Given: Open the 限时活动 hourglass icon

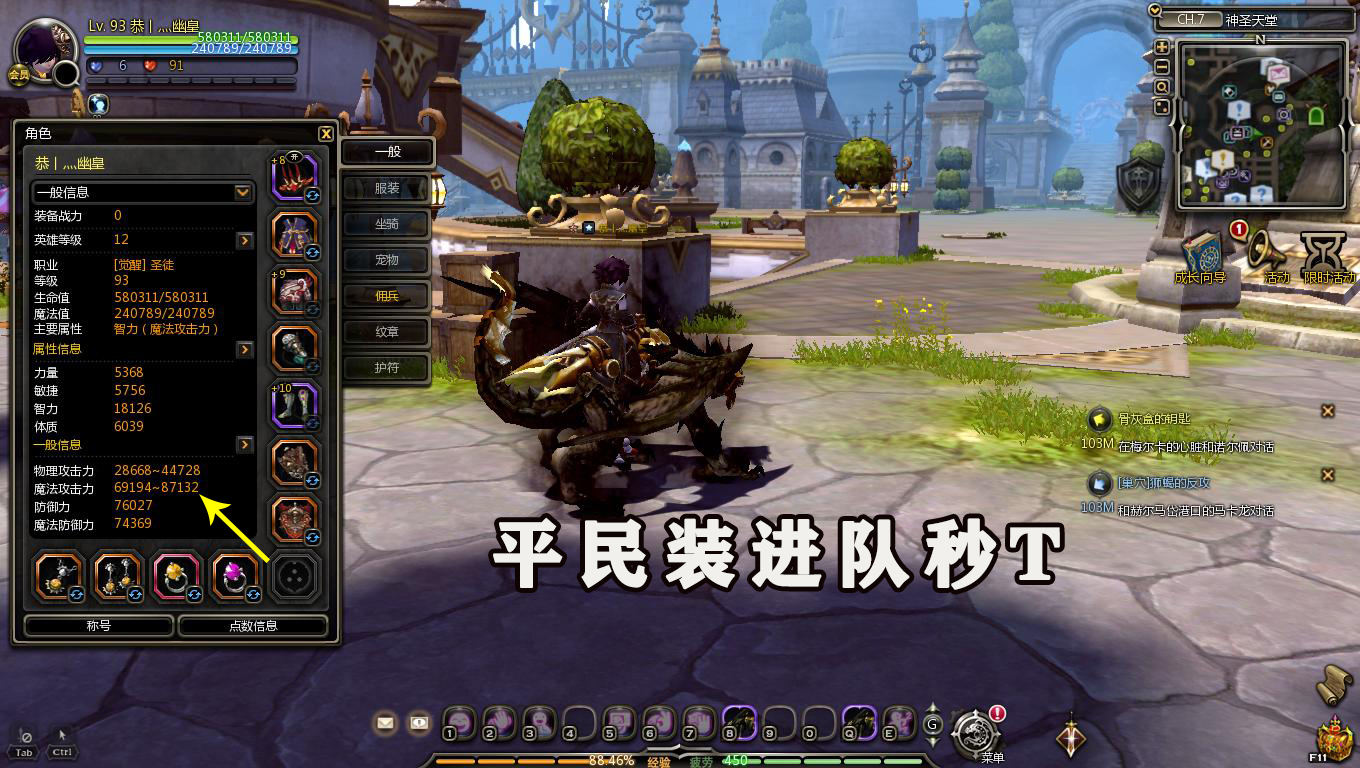Looking at the screenshot, I should tap(1322, 250).
